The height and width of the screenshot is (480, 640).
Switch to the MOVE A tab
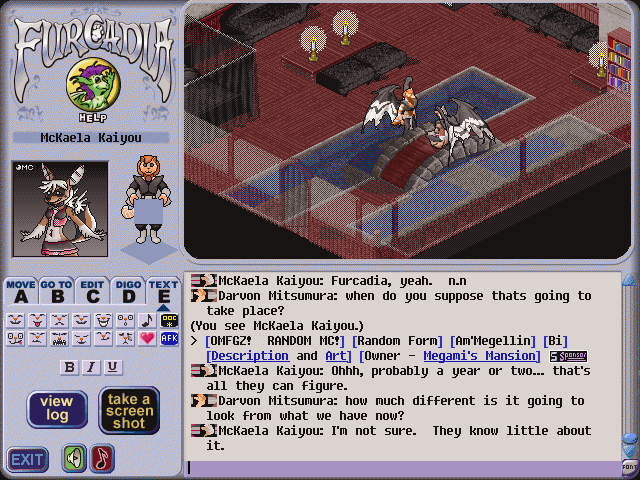point(21,291)
